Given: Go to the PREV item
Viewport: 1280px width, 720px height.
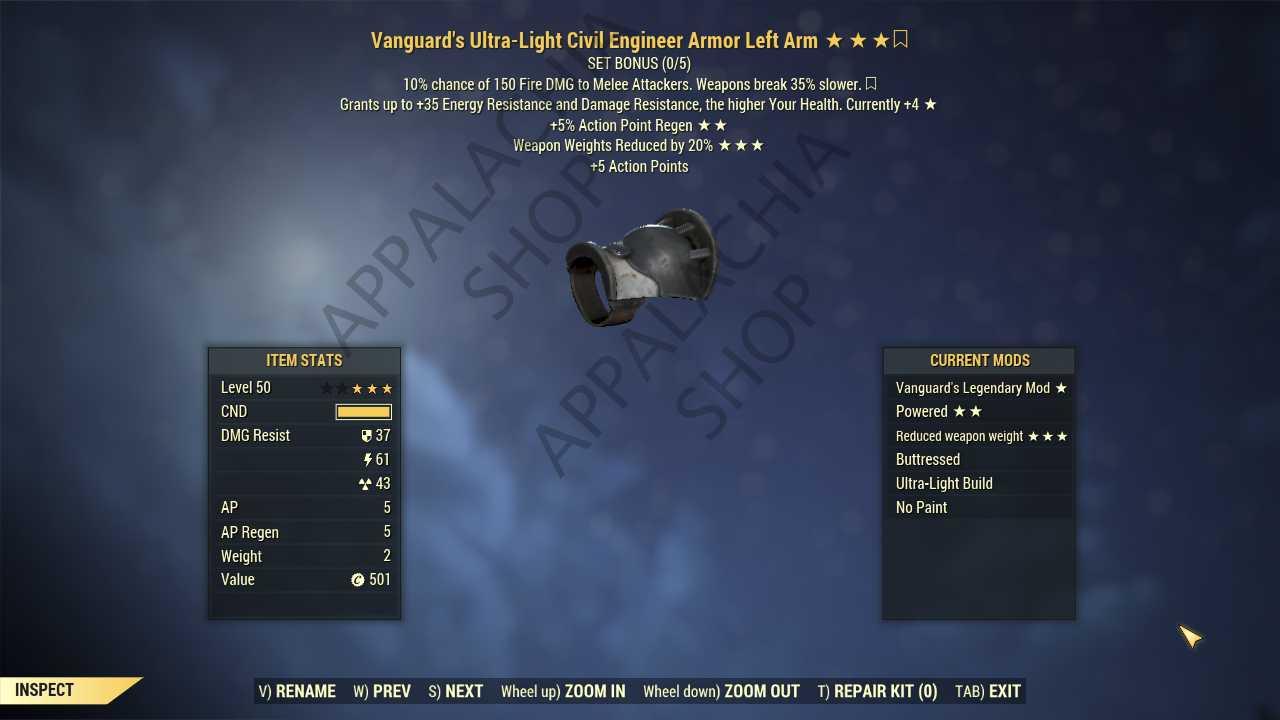Looking at the screenshot, I should [x=382, y=691].
